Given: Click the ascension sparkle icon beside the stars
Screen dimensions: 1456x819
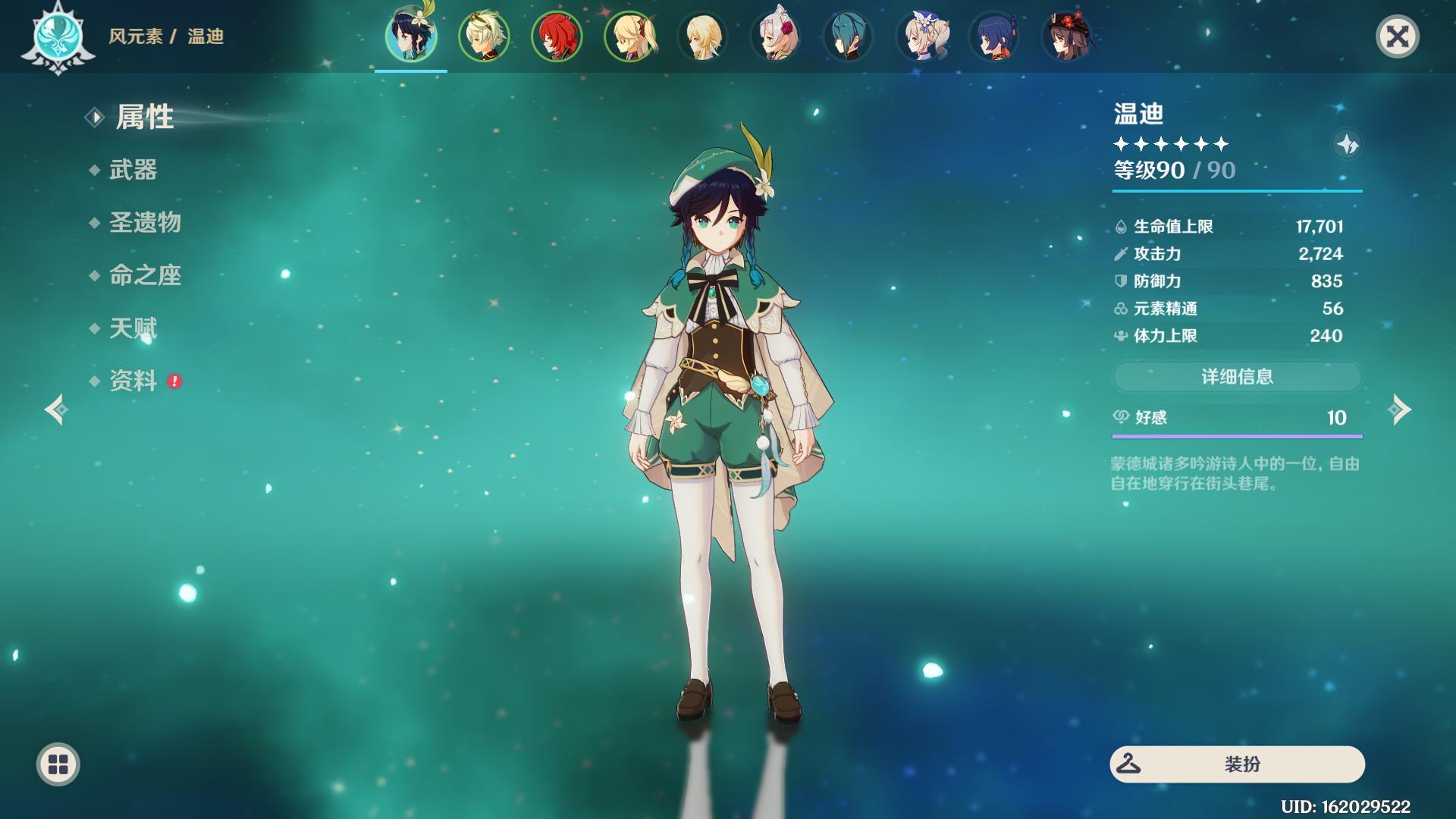Looking at the screenshot, I should click(1347, 144).
